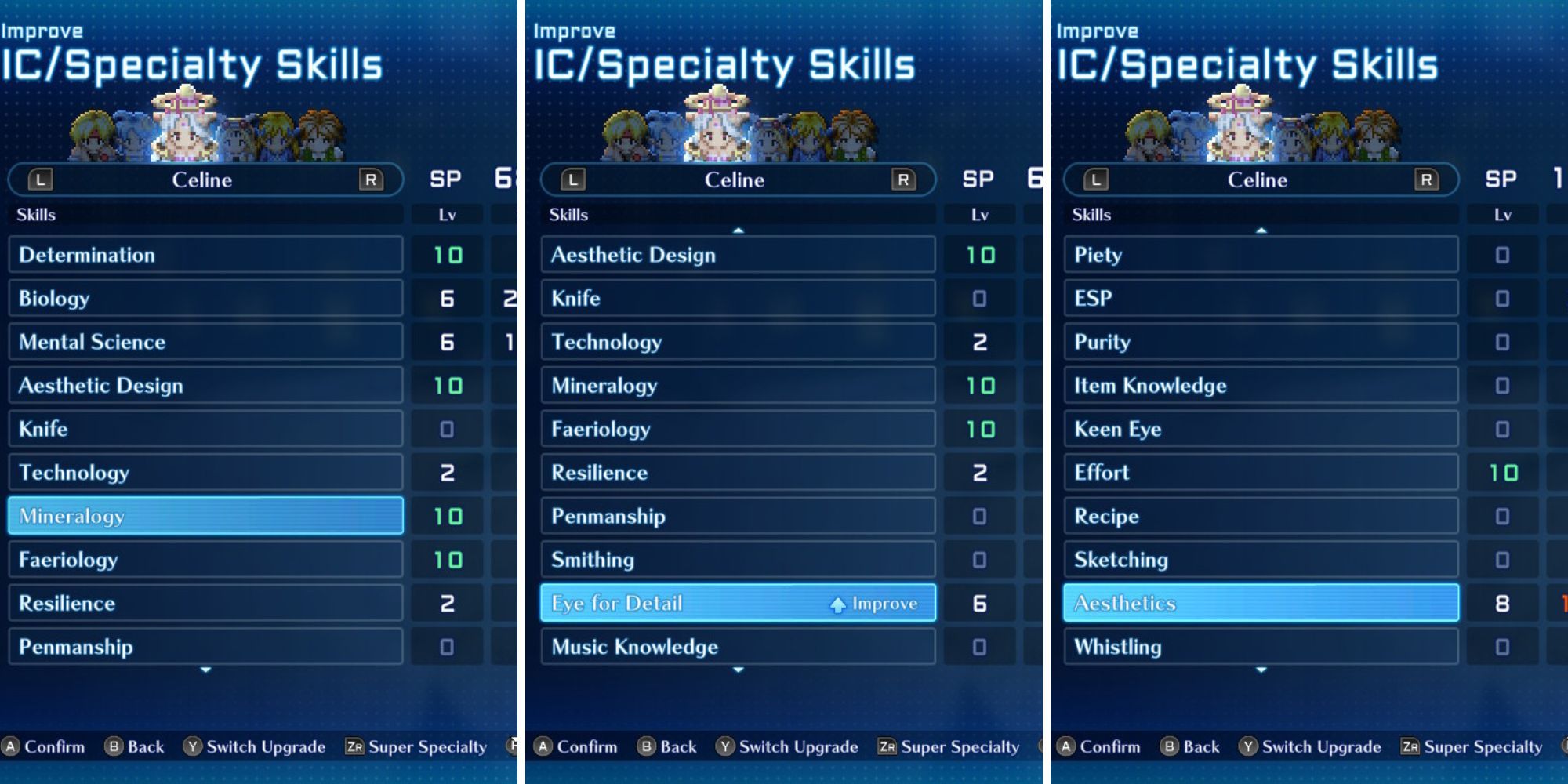Click the Skills column header
Viewport: 1568px width, 784px height.
(x=35, y=214)
